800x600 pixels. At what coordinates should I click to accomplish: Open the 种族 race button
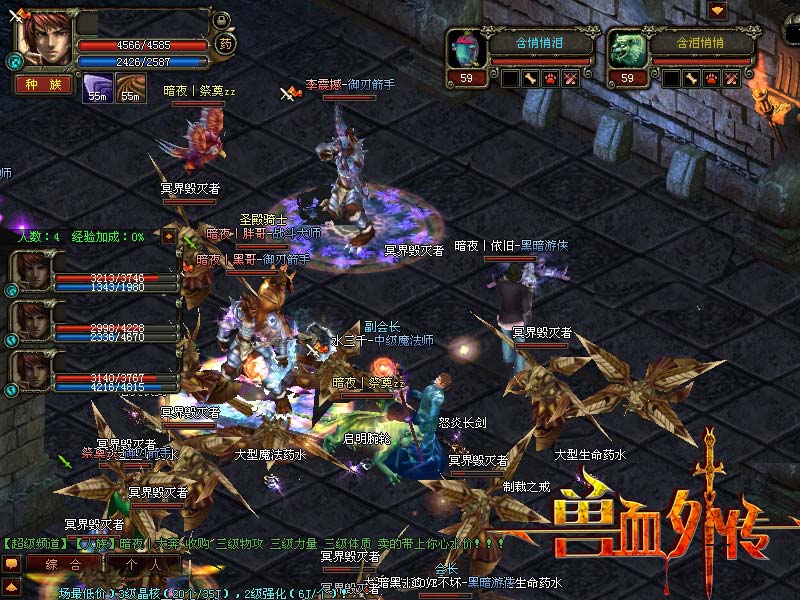coord(43,84)
